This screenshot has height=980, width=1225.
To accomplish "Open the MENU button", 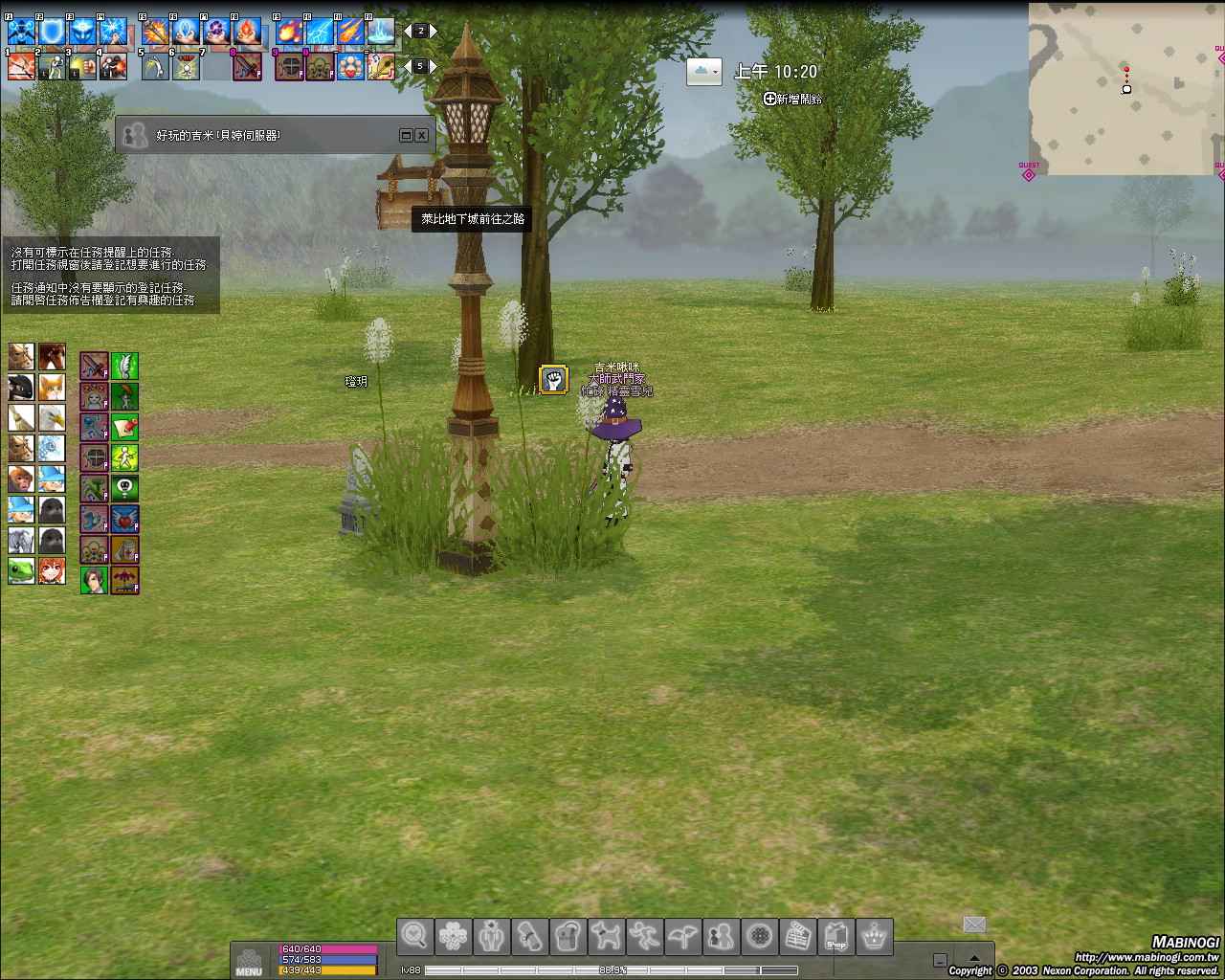I will coord(249,961).
